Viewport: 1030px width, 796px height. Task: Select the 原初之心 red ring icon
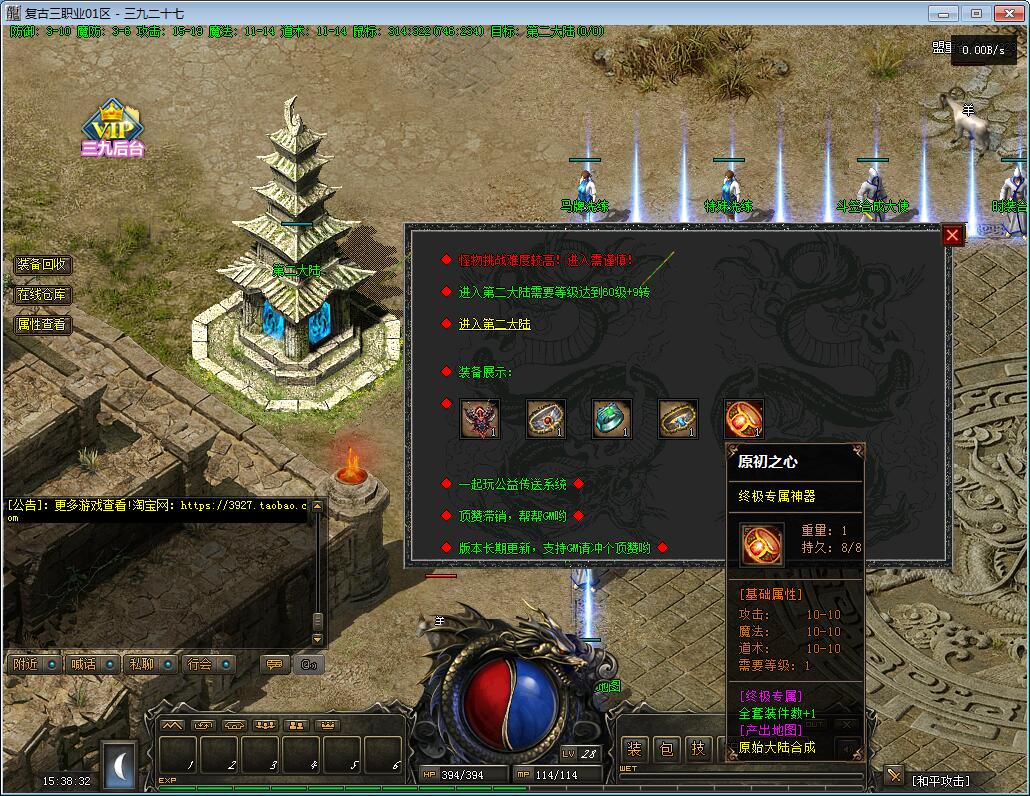pos(744,419)
